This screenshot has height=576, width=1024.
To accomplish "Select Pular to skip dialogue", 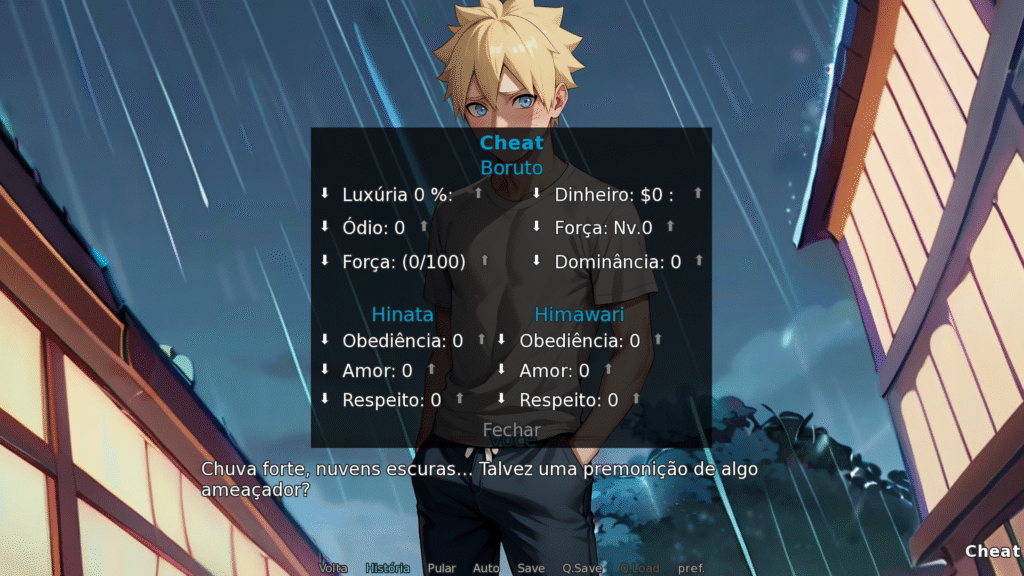I will (x=441, y=568).
